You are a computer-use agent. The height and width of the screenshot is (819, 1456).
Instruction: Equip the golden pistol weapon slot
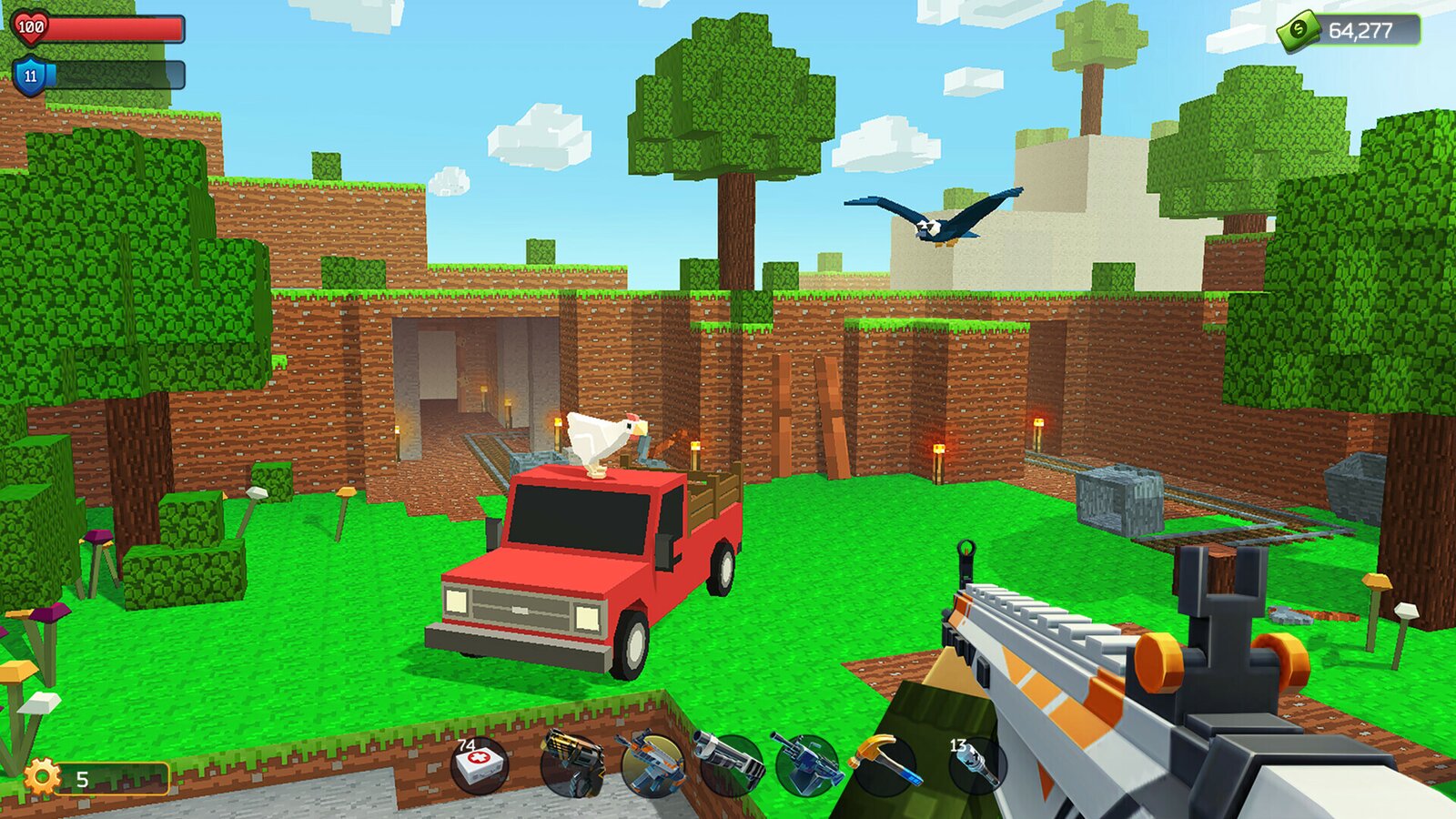[570, 763]
